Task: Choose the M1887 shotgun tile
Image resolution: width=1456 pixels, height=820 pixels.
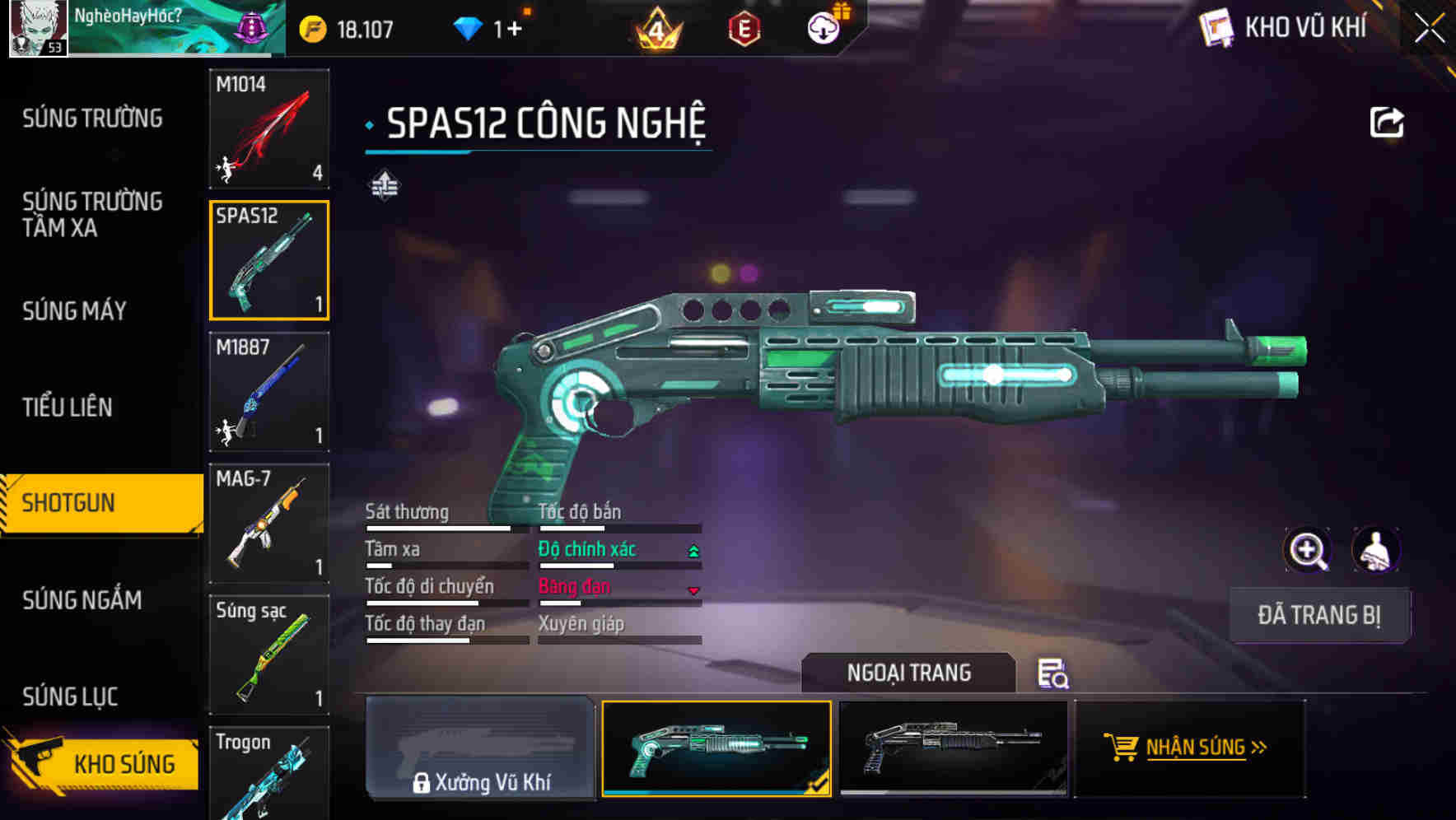Action: point(269,392)
